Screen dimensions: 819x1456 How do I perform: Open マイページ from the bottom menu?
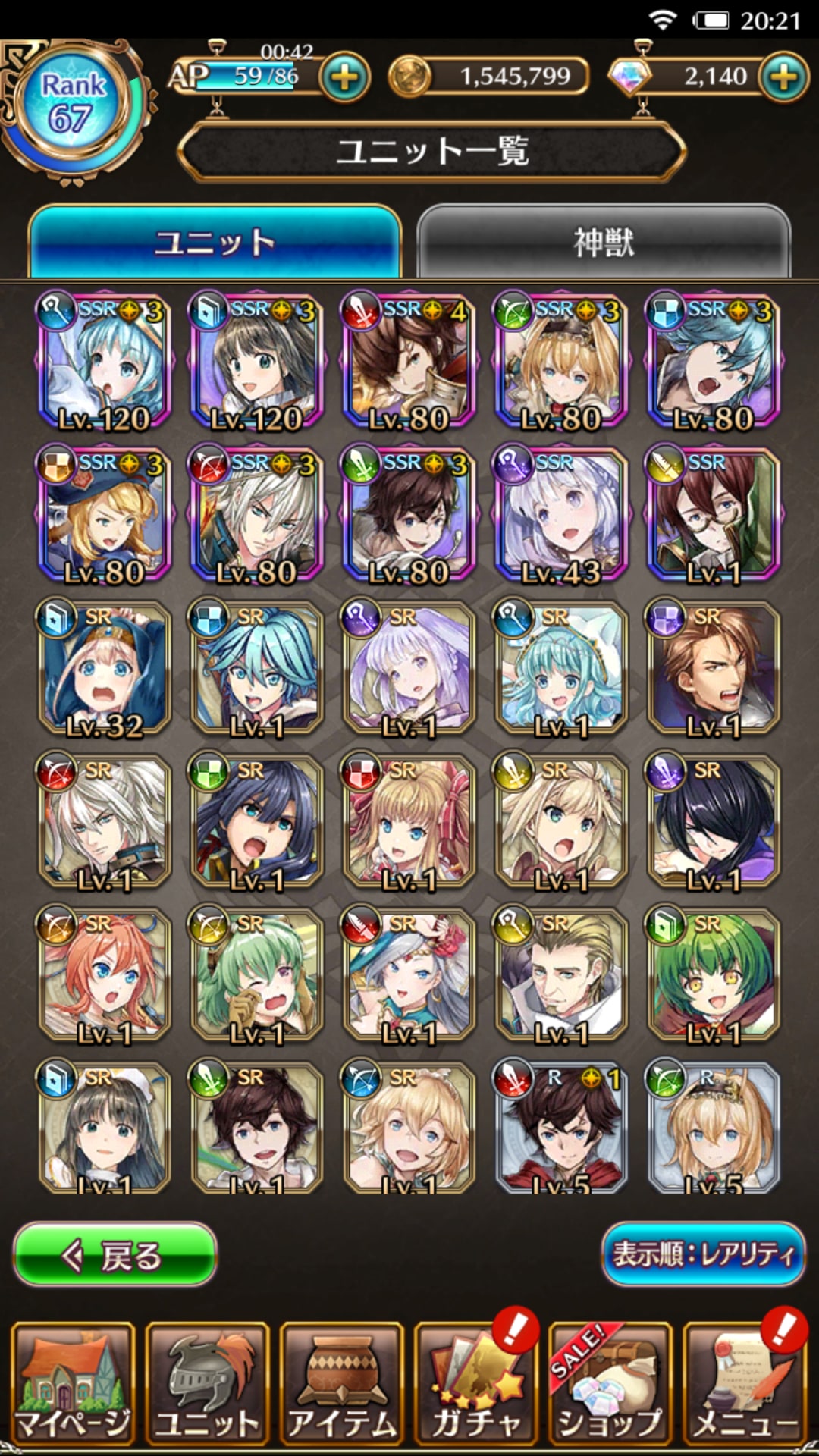pyautogui.click(x=74, y=1383)
